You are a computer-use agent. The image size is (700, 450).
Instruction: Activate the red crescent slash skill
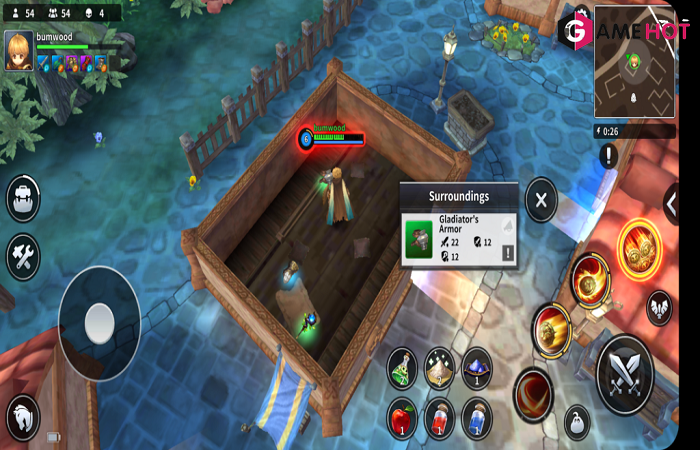(x=534, y=394)
